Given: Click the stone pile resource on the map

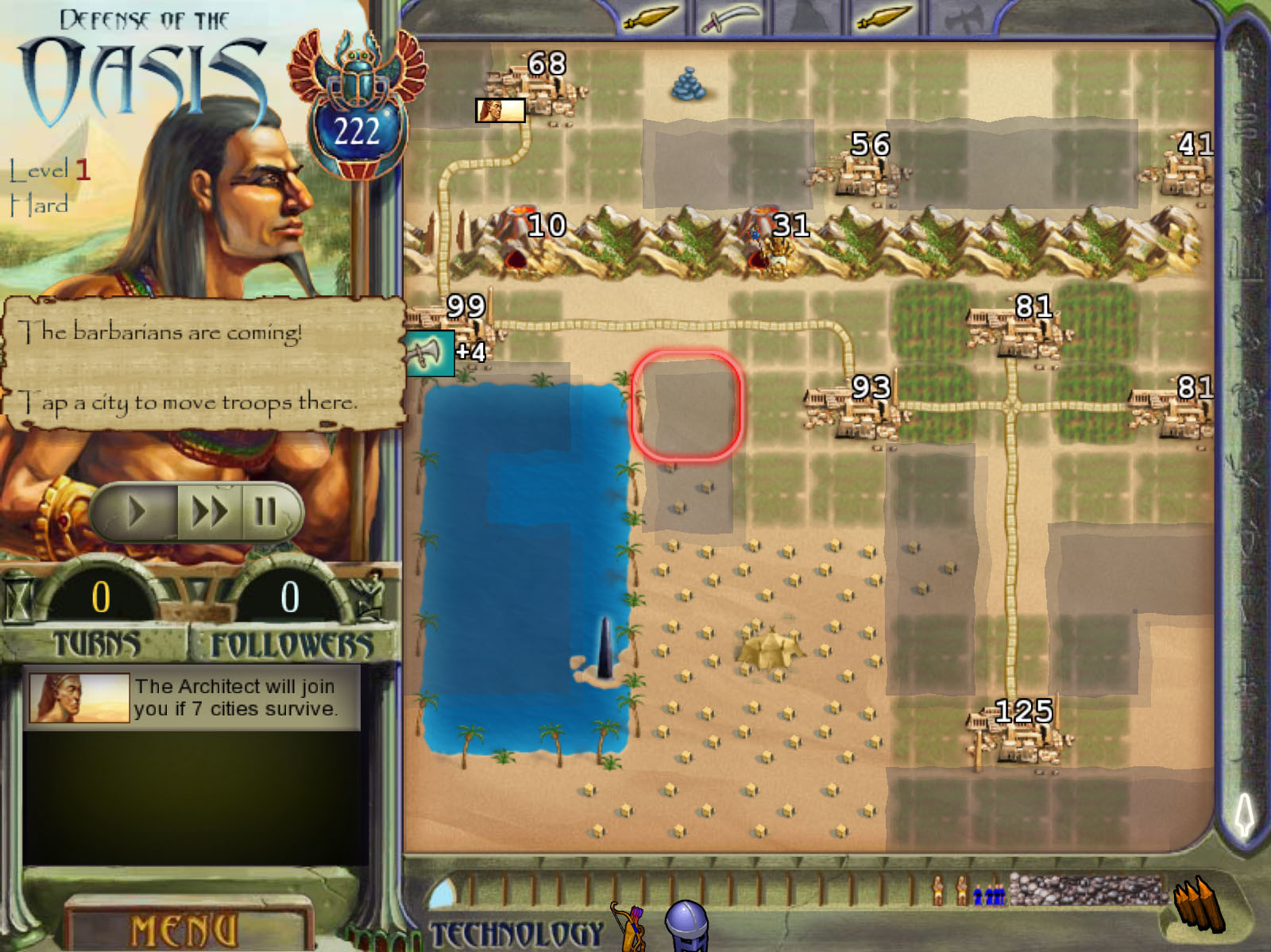Looking at the screenshot, I should coord(687,83).
